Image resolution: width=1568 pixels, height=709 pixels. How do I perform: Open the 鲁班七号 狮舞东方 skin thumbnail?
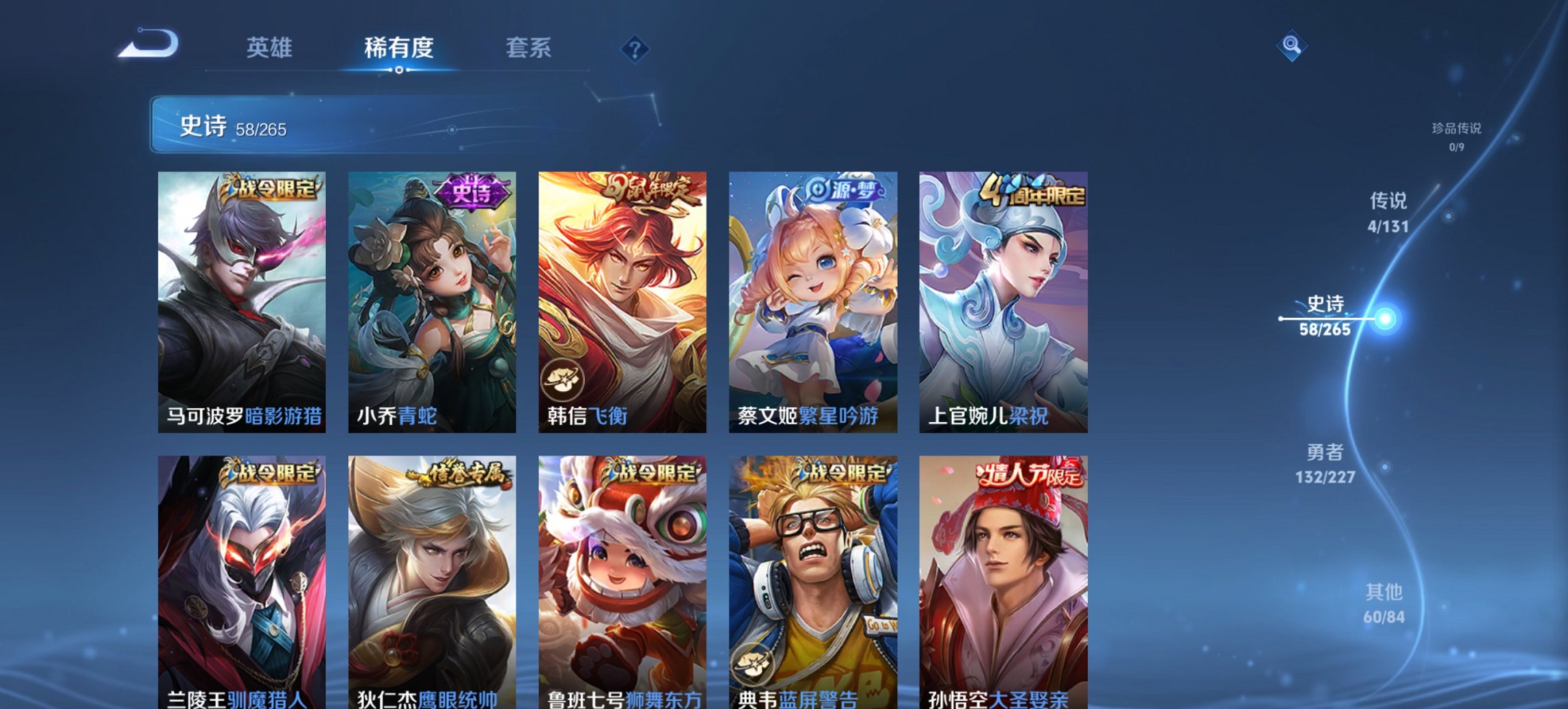pyautogui.click(x=622, y=574)
